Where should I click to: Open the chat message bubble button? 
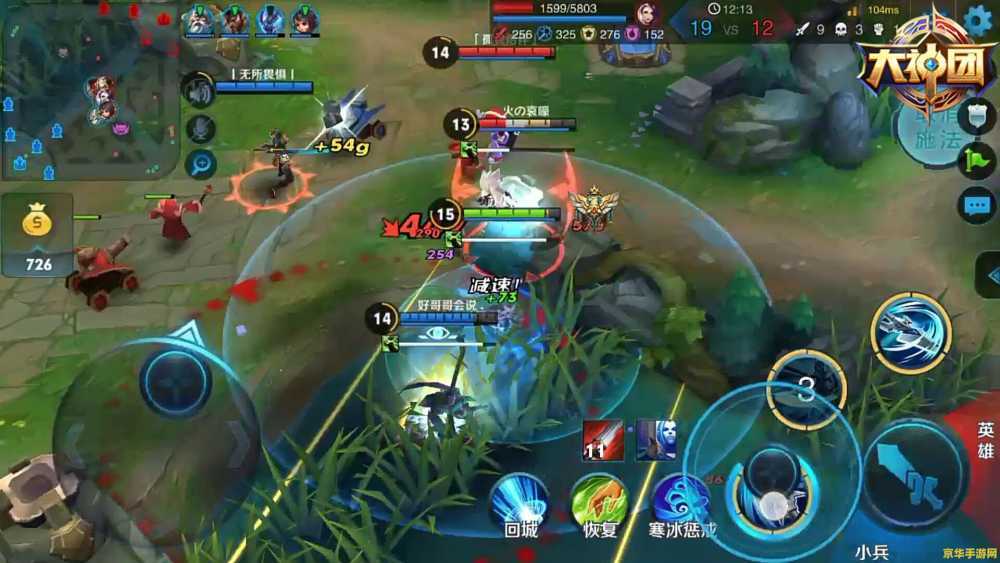pos(976,206)
